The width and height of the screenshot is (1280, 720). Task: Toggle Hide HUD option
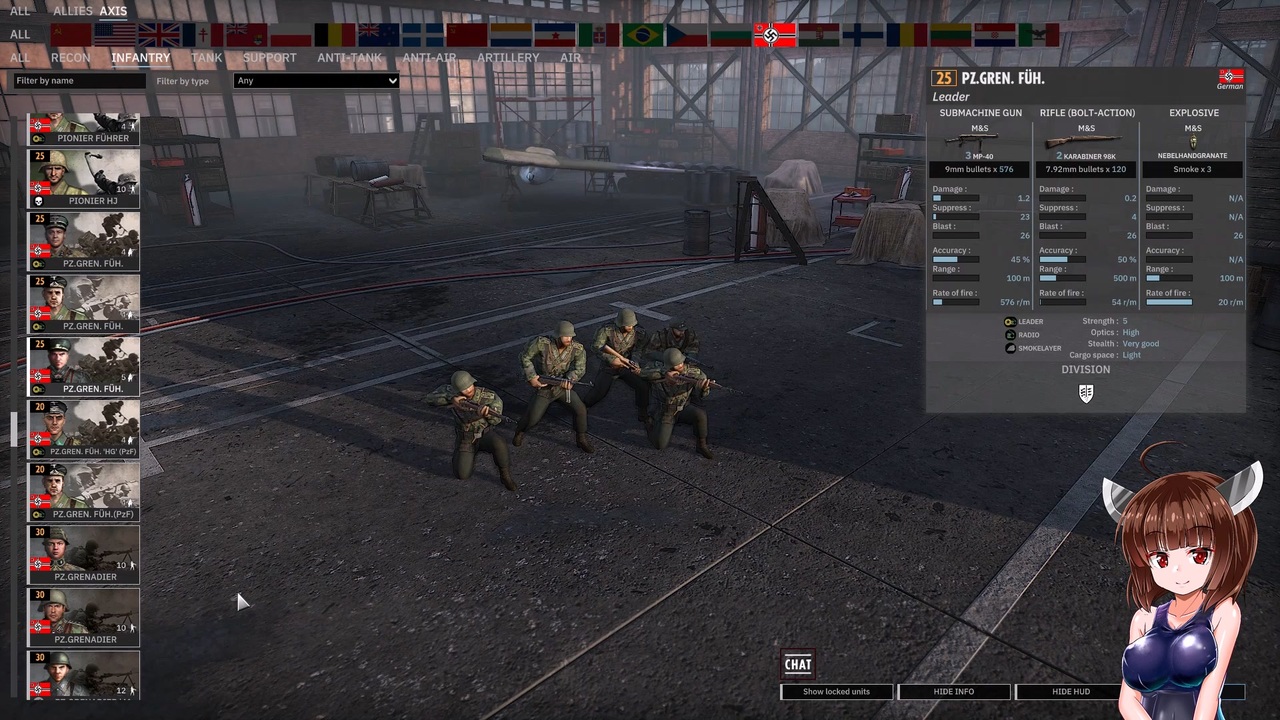[x=1070, y=691]
